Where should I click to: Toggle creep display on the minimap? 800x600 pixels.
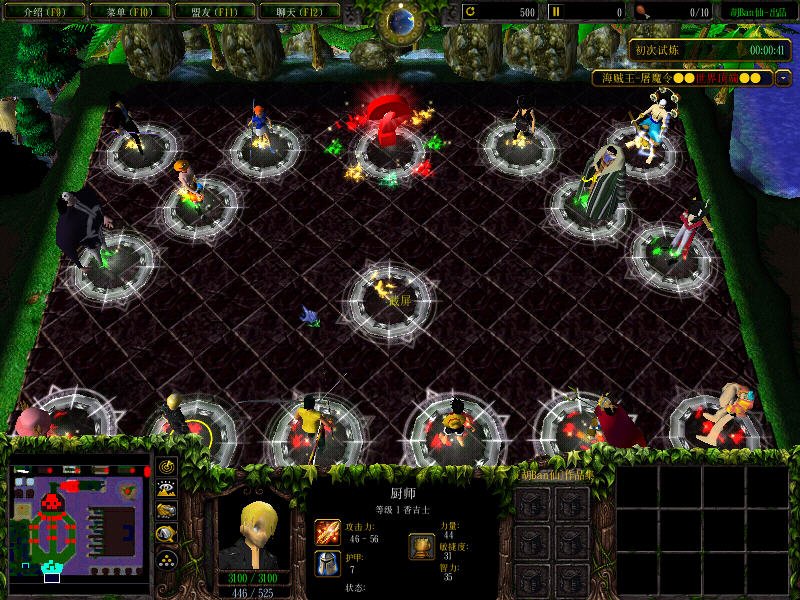tap(166, 533)
